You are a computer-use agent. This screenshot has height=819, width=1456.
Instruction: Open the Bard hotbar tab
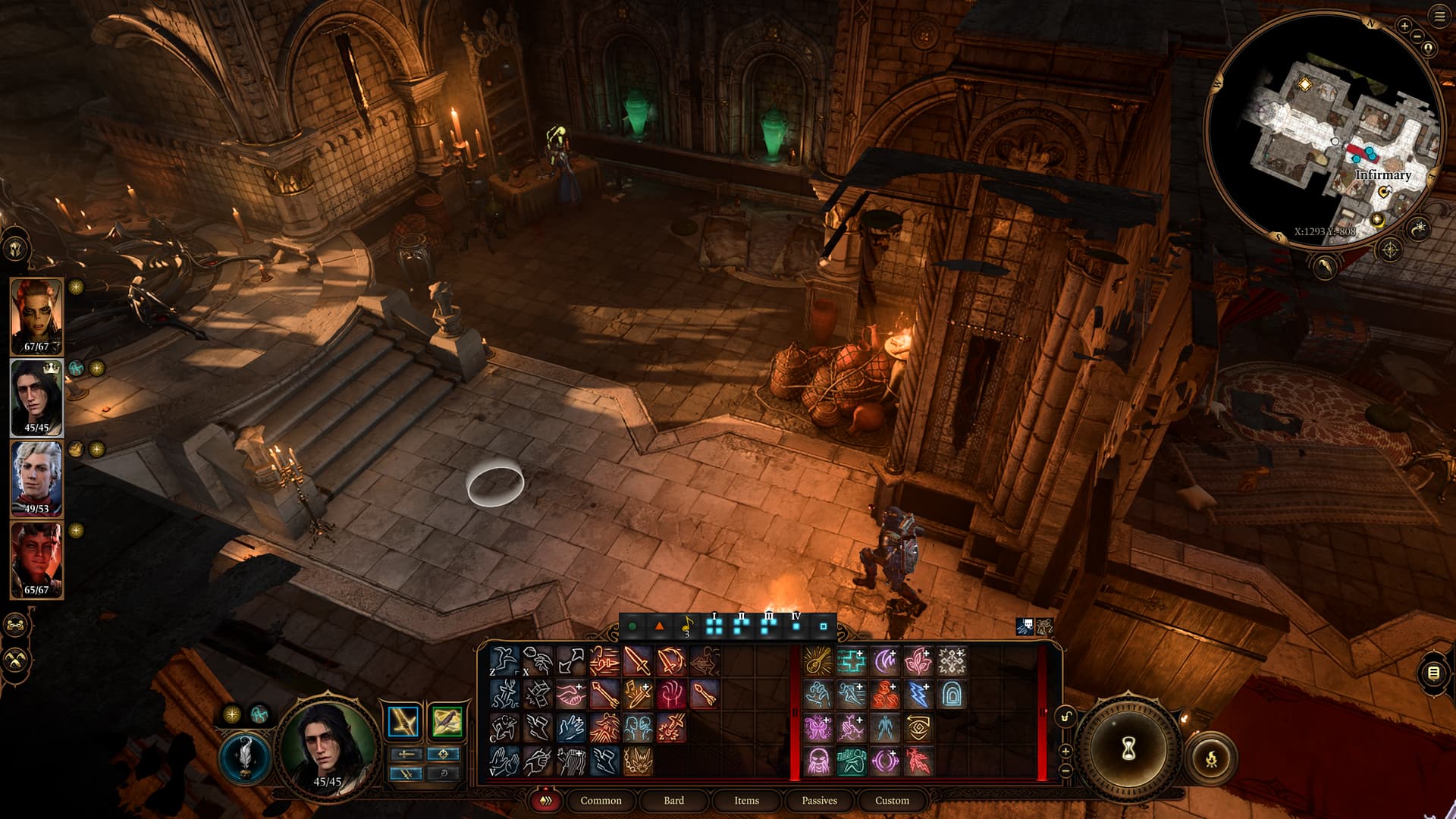coord(673,800)
